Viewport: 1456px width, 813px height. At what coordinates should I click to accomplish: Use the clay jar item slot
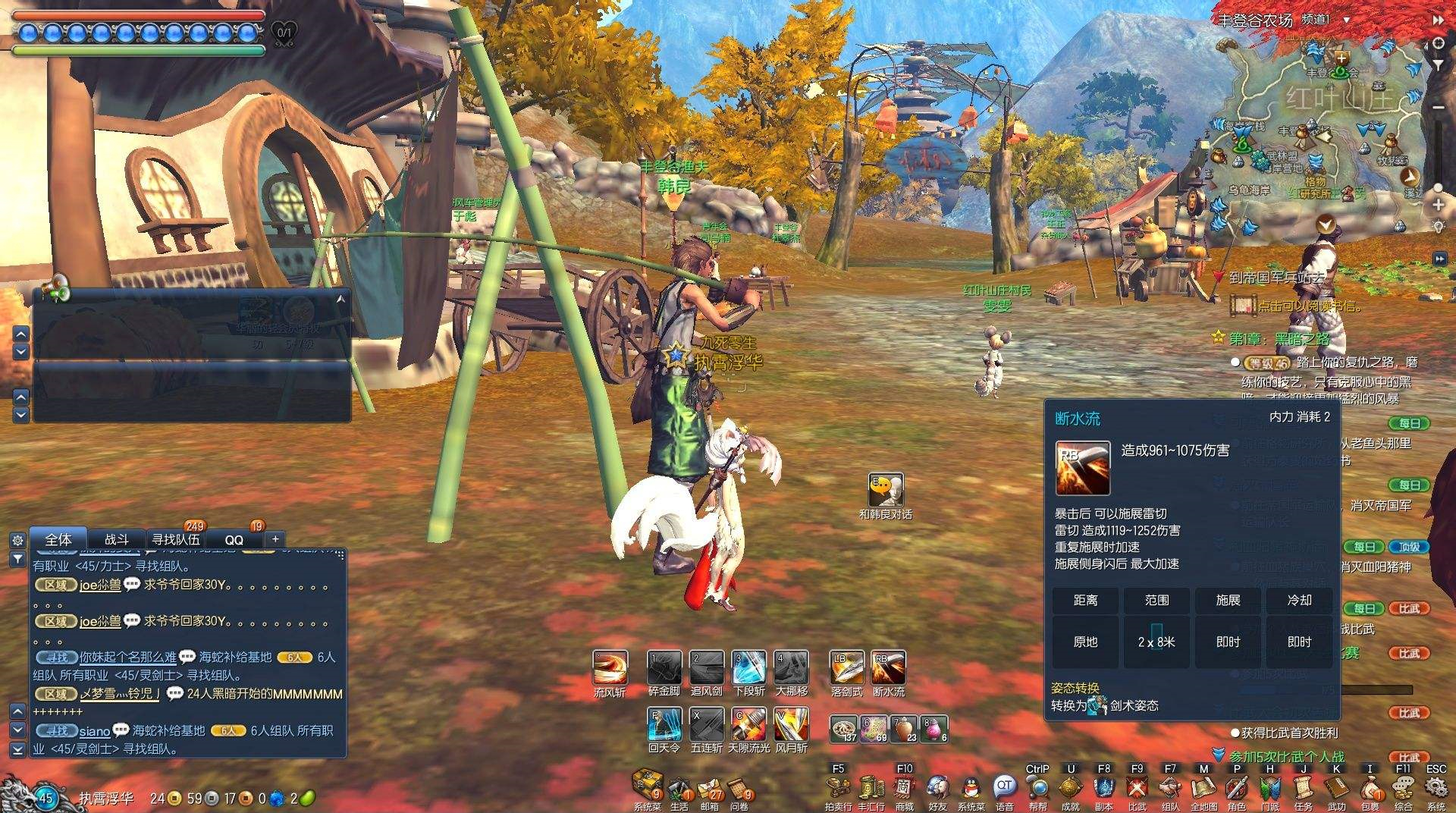pos(905,730)
